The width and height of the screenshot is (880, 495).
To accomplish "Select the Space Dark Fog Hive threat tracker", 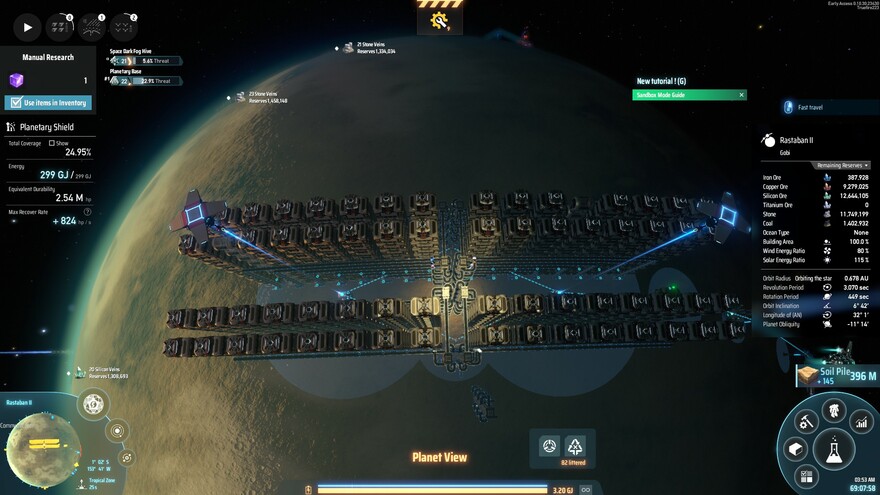I will click(x=140, y=60).
